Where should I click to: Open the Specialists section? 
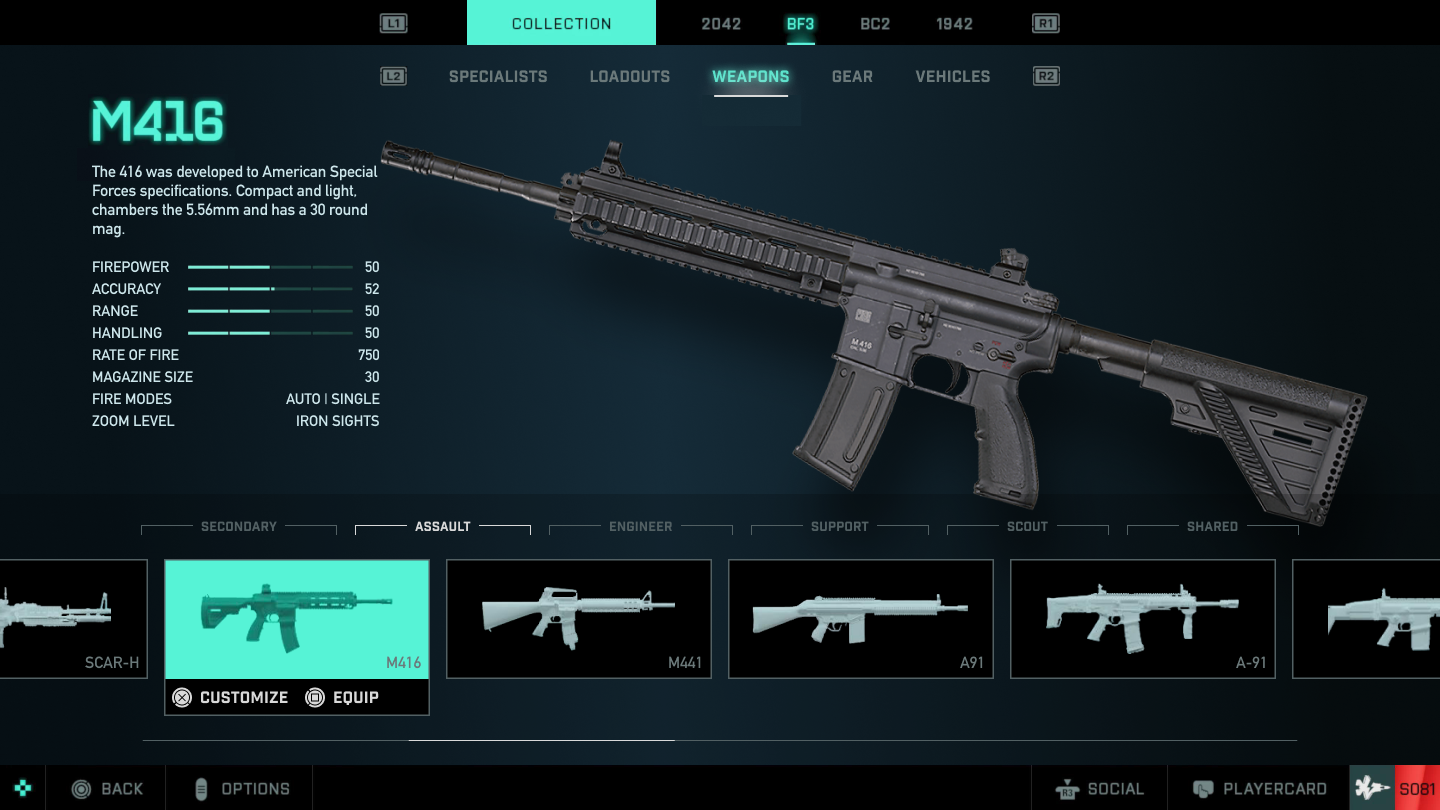point(498,76)
